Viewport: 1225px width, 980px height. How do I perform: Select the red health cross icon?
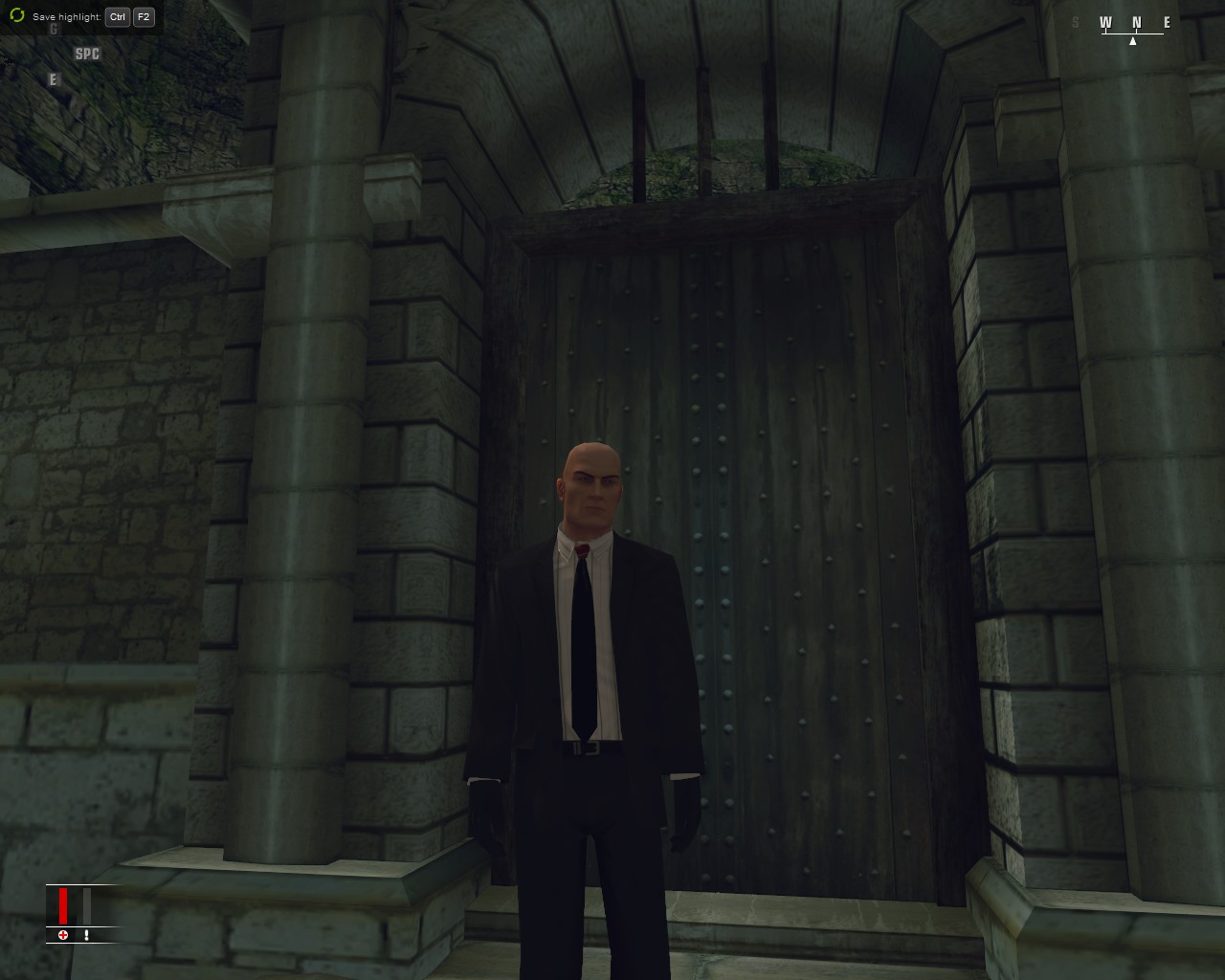pos(63,935)
